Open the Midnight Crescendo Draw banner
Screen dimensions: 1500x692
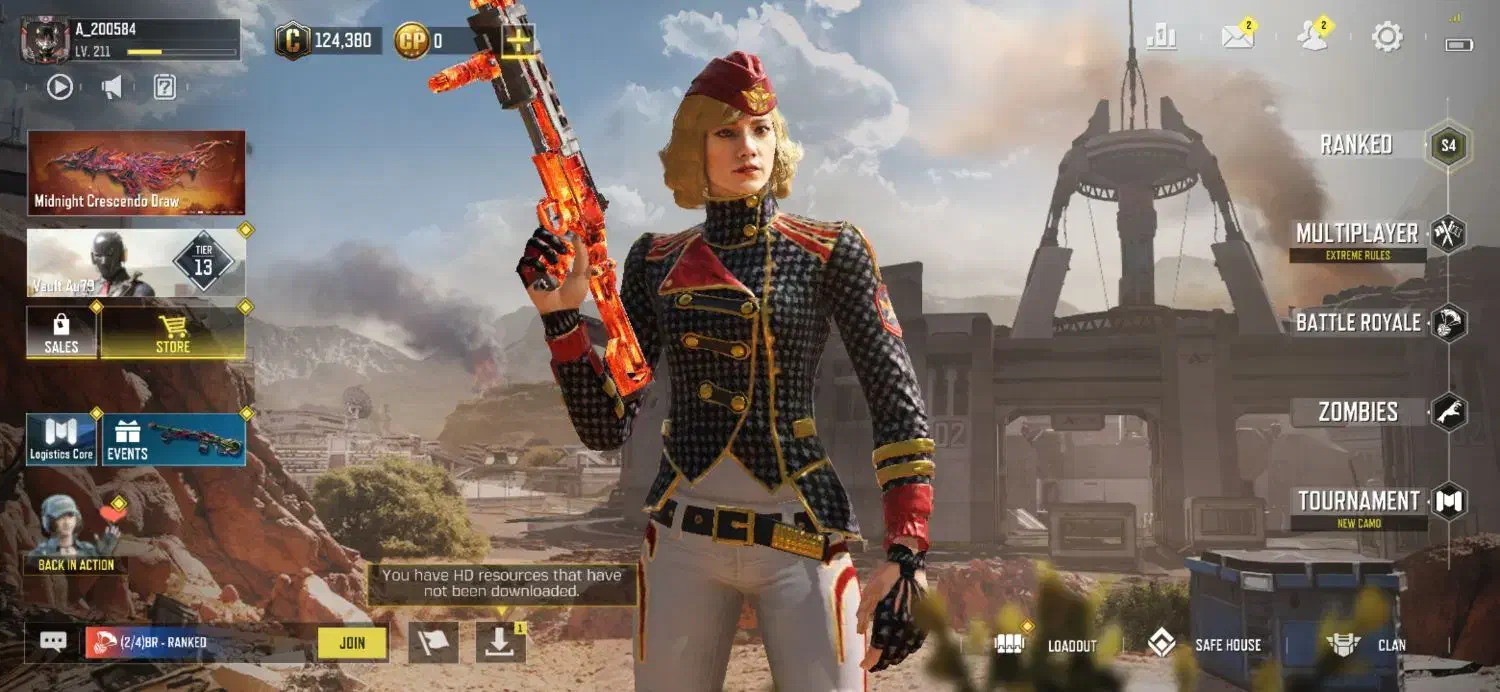pyautogui.click(x=136, y=172)
